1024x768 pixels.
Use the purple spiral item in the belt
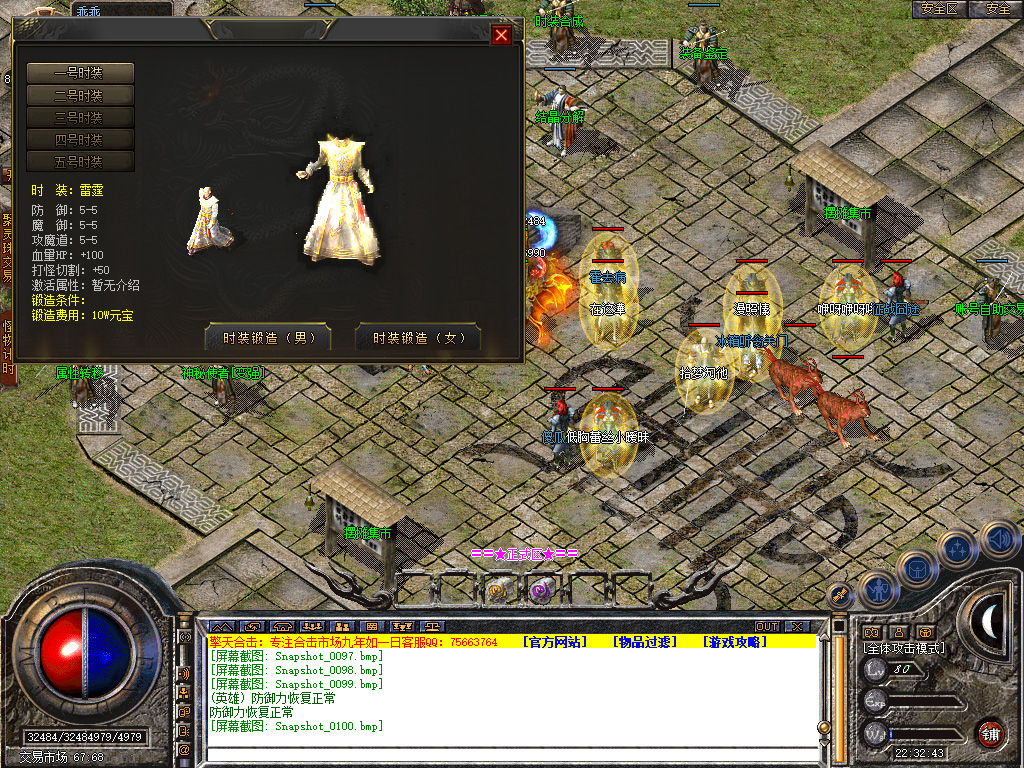(x=542, y=592)
